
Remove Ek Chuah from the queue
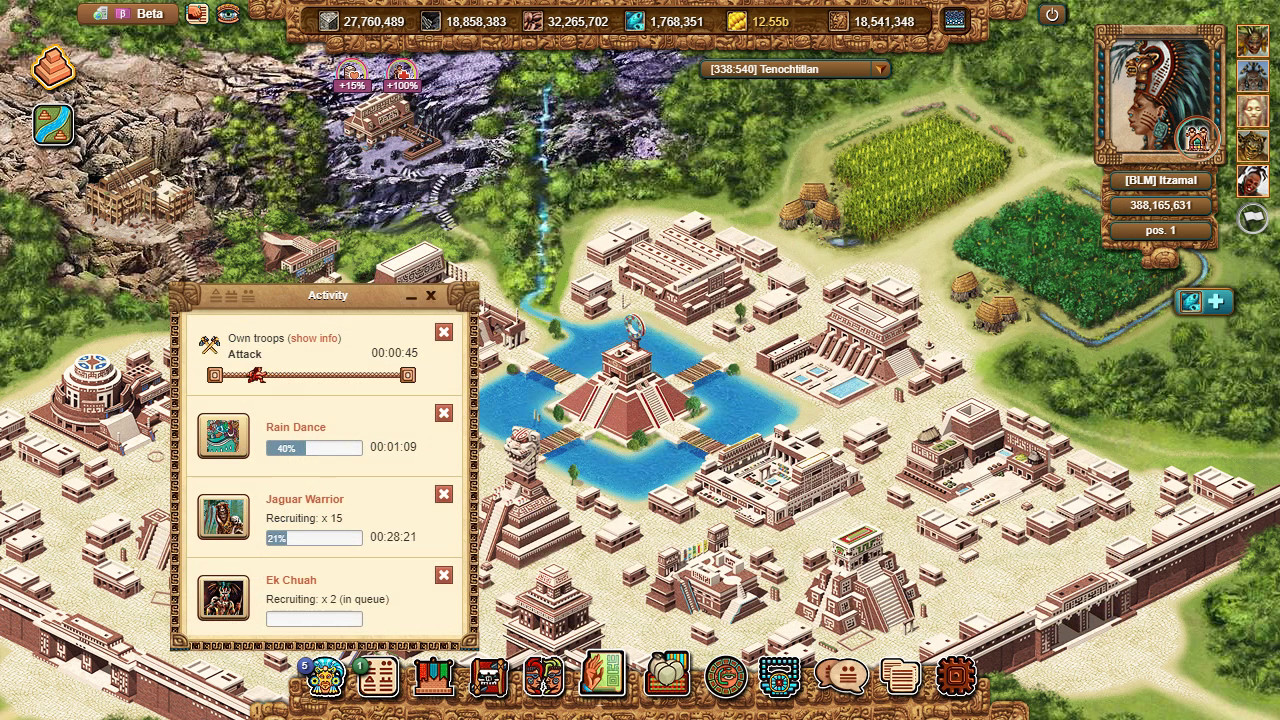[x=444, y=575]
